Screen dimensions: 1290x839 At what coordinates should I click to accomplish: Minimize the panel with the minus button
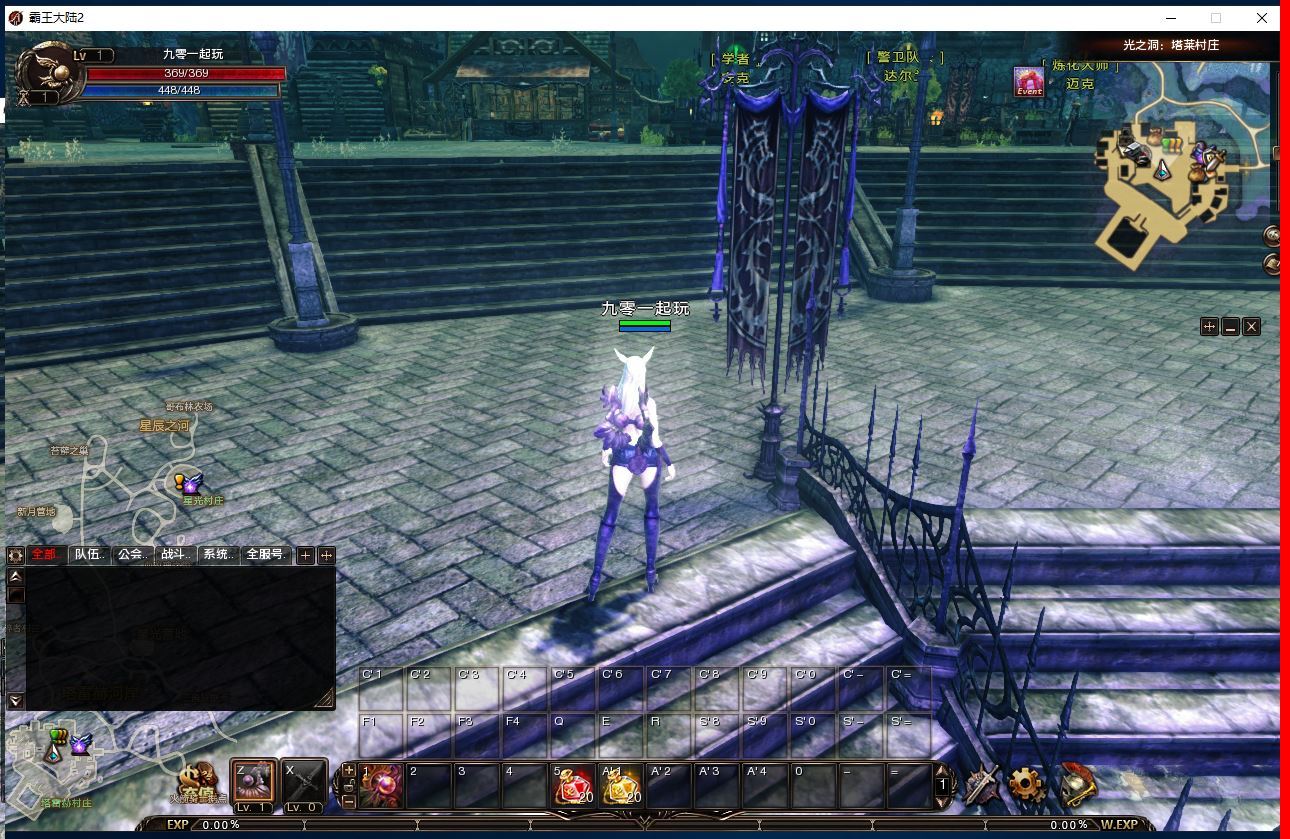1230,327
